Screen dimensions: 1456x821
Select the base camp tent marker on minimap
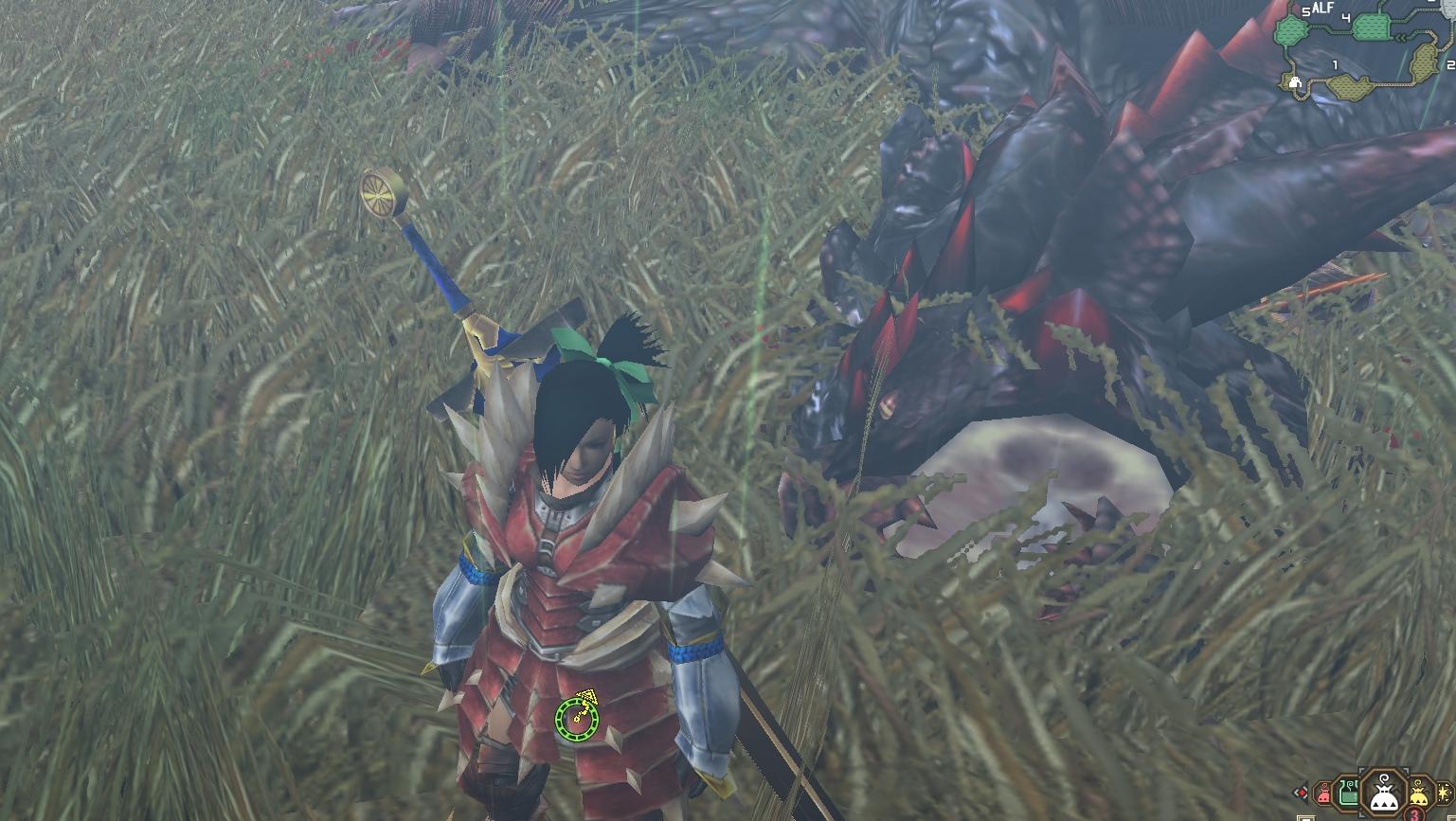[x=1295, y=82]
